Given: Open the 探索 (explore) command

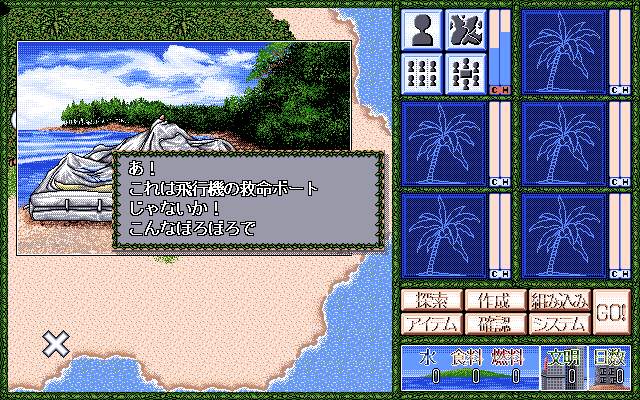Looking at the screenshot, I should coord(429,300).
